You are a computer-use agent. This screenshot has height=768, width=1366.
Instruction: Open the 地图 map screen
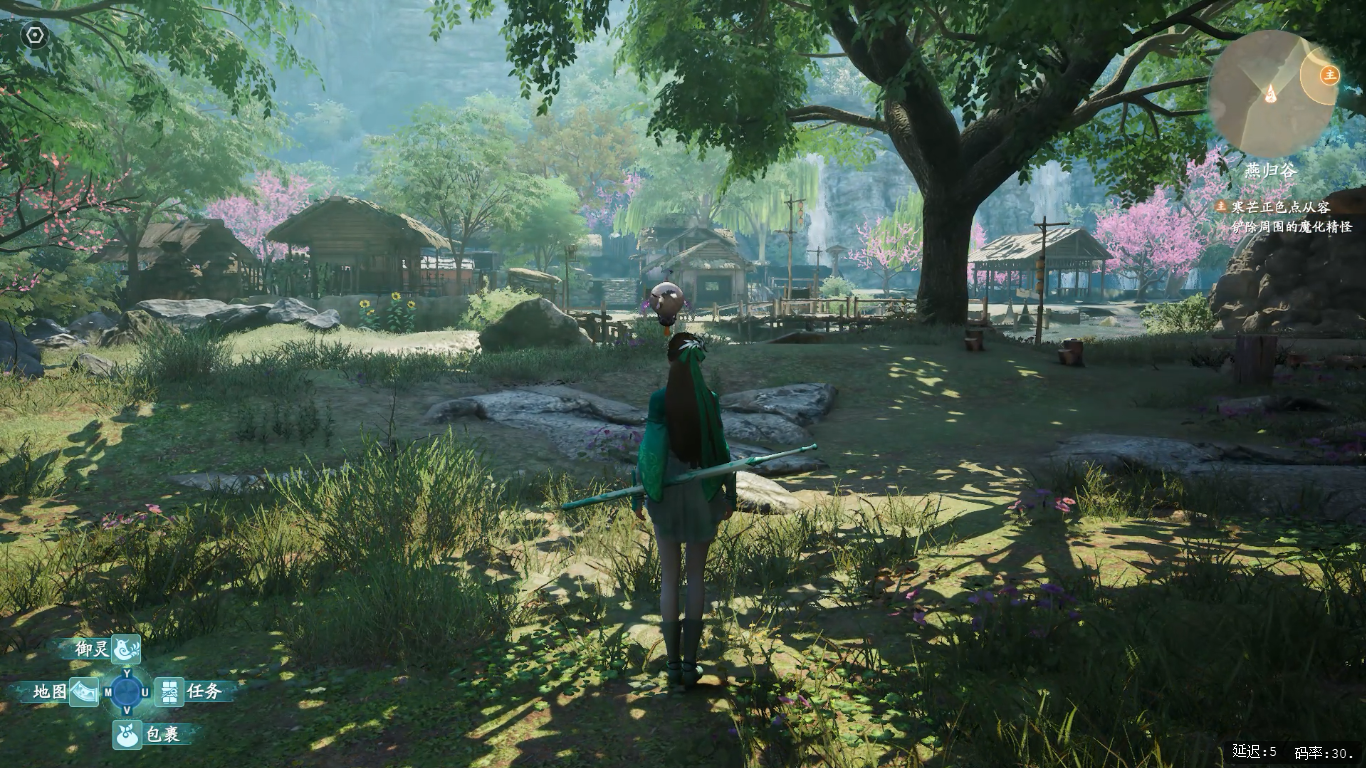coord(83,691)
